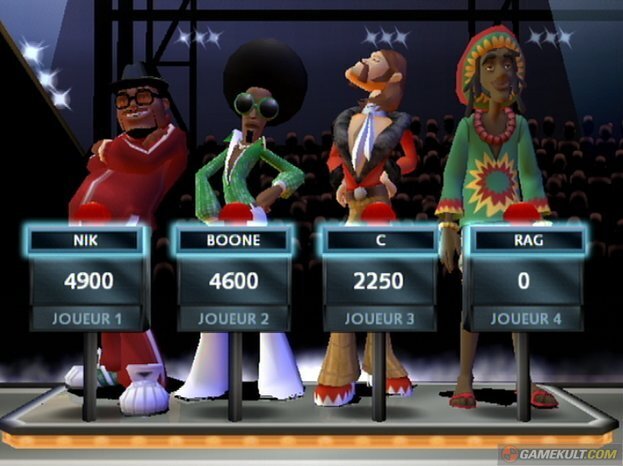The height and width of the screenshot is (466, 623).
Task: Choose the BOONE player name plate
Action: click(x=233, y=241)
